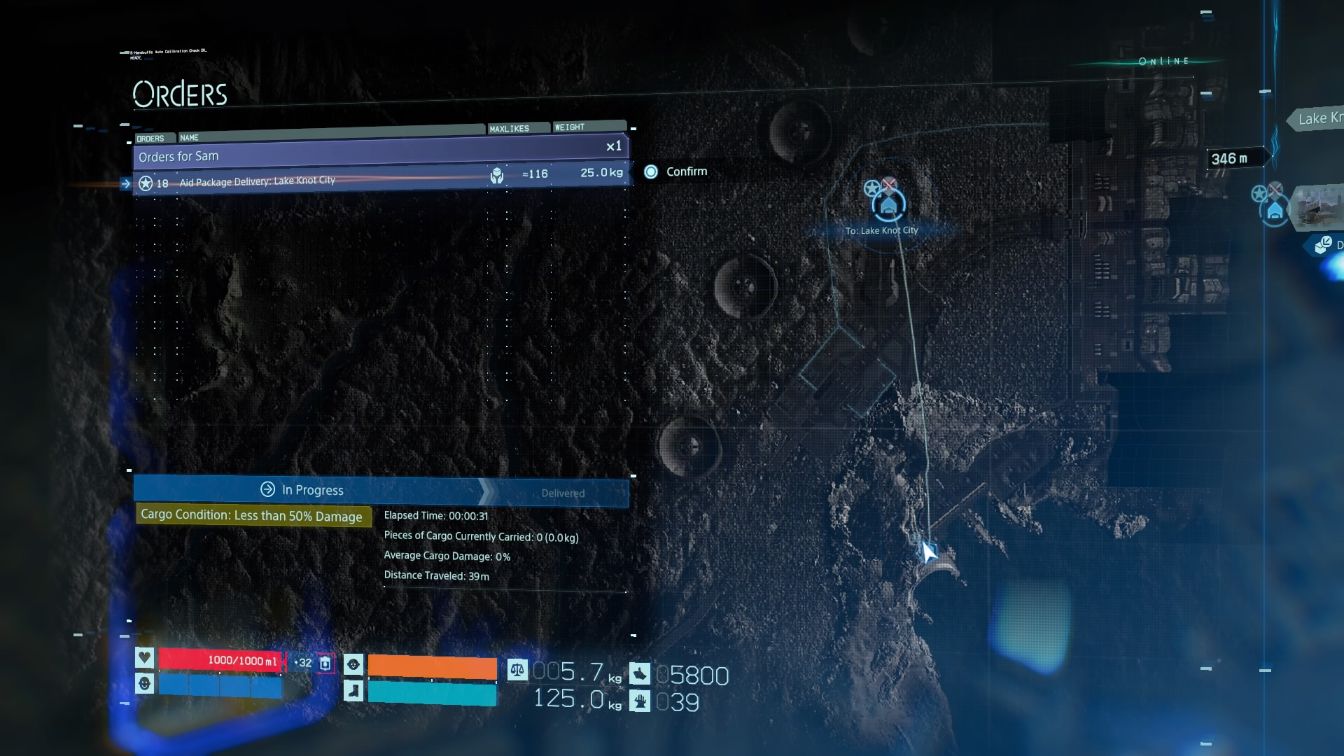Toggle the Aid Package Delivery order selection
The height and width of the screenshot is (756, 1344).
click(x=300, y=181)
